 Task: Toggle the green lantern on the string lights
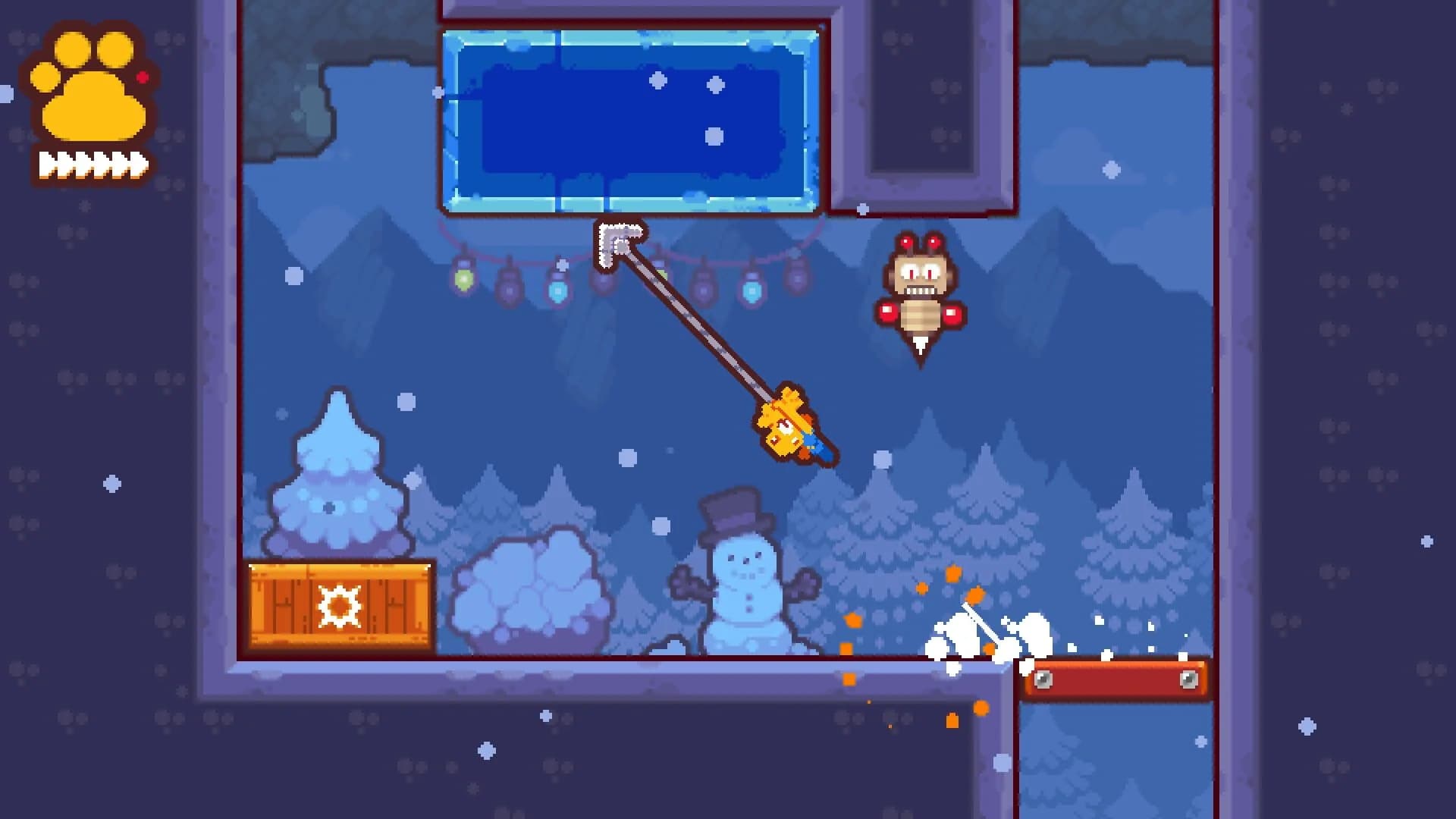(x=462, y=282)
